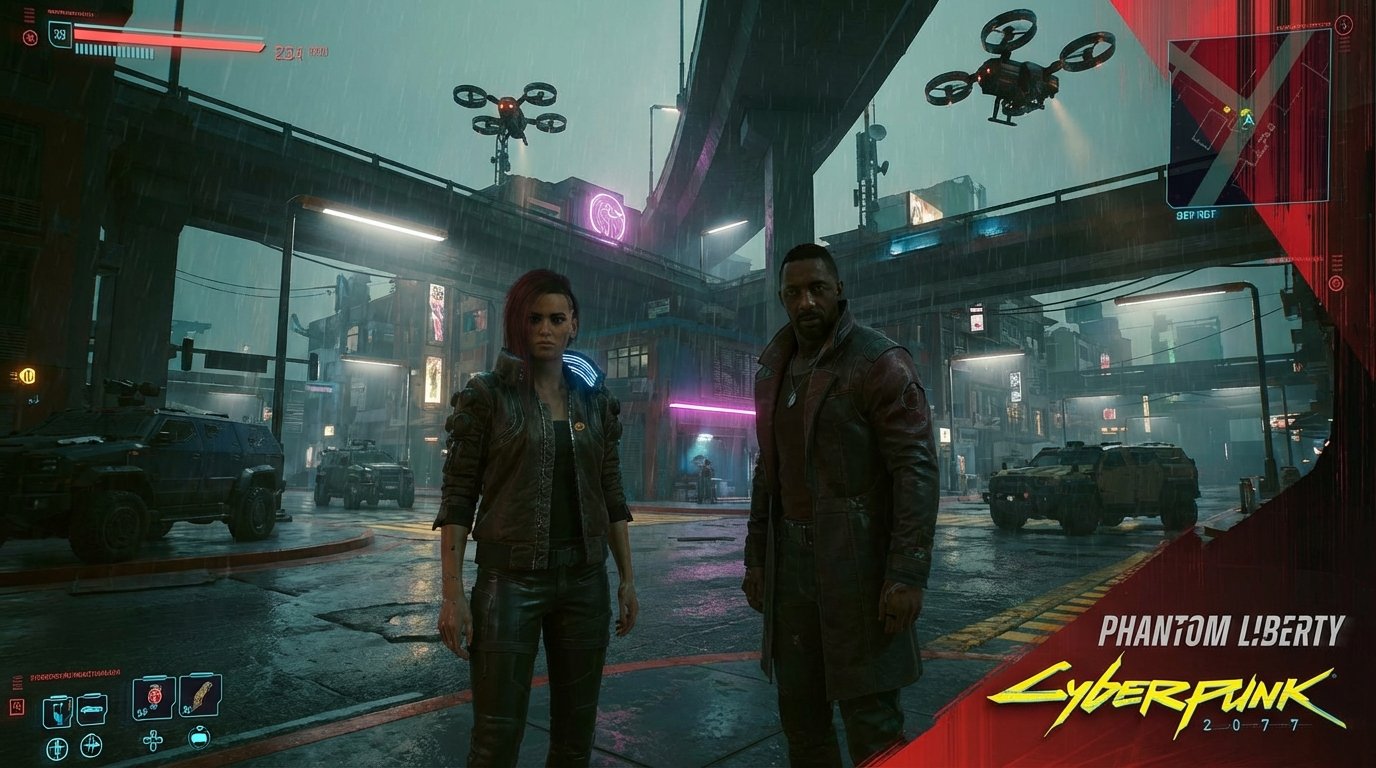The image size is (1376, 768).
Task: Click the food item quickslot icon
Action: [199, 697]
